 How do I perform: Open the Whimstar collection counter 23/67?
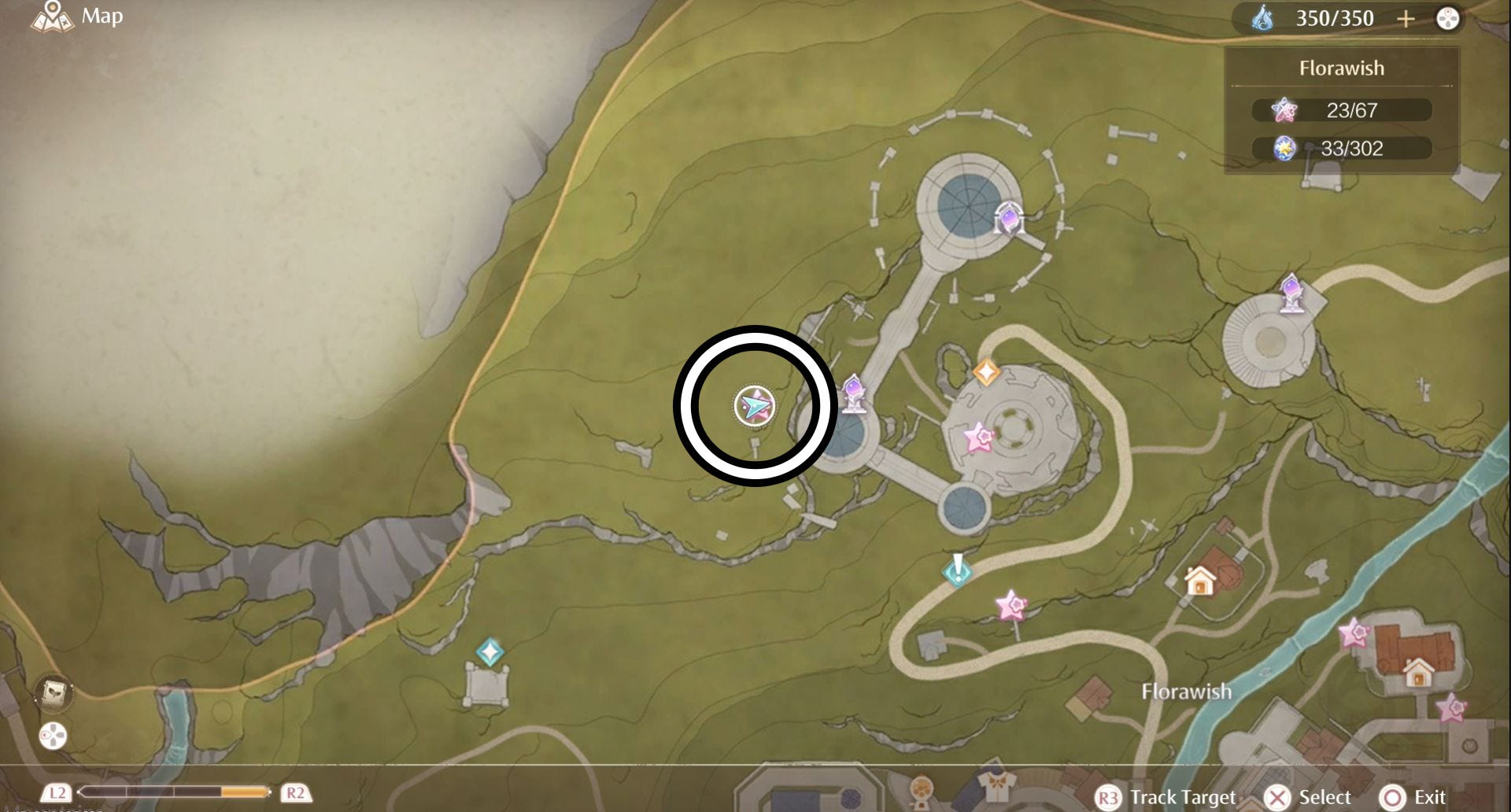(1341, 110)
